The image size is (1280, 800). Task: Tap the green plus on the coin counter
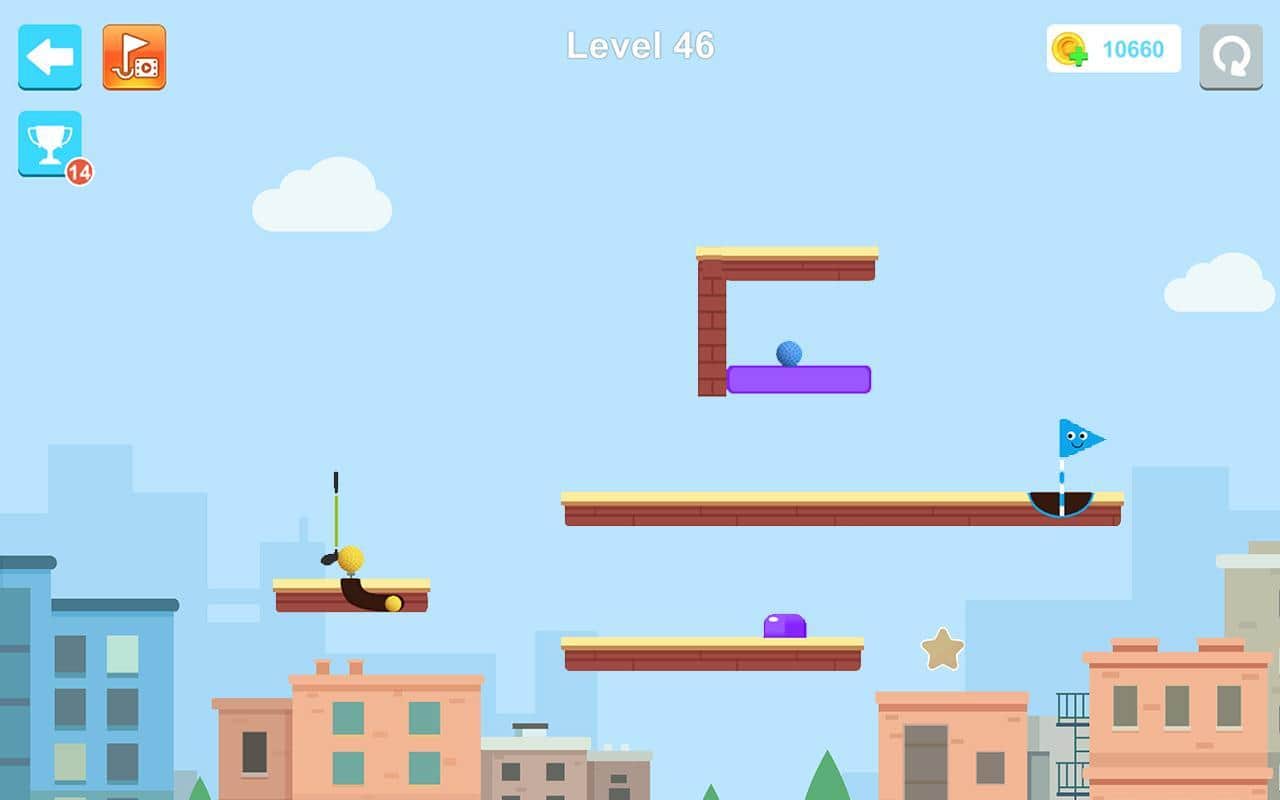[x=1078, y=55]
